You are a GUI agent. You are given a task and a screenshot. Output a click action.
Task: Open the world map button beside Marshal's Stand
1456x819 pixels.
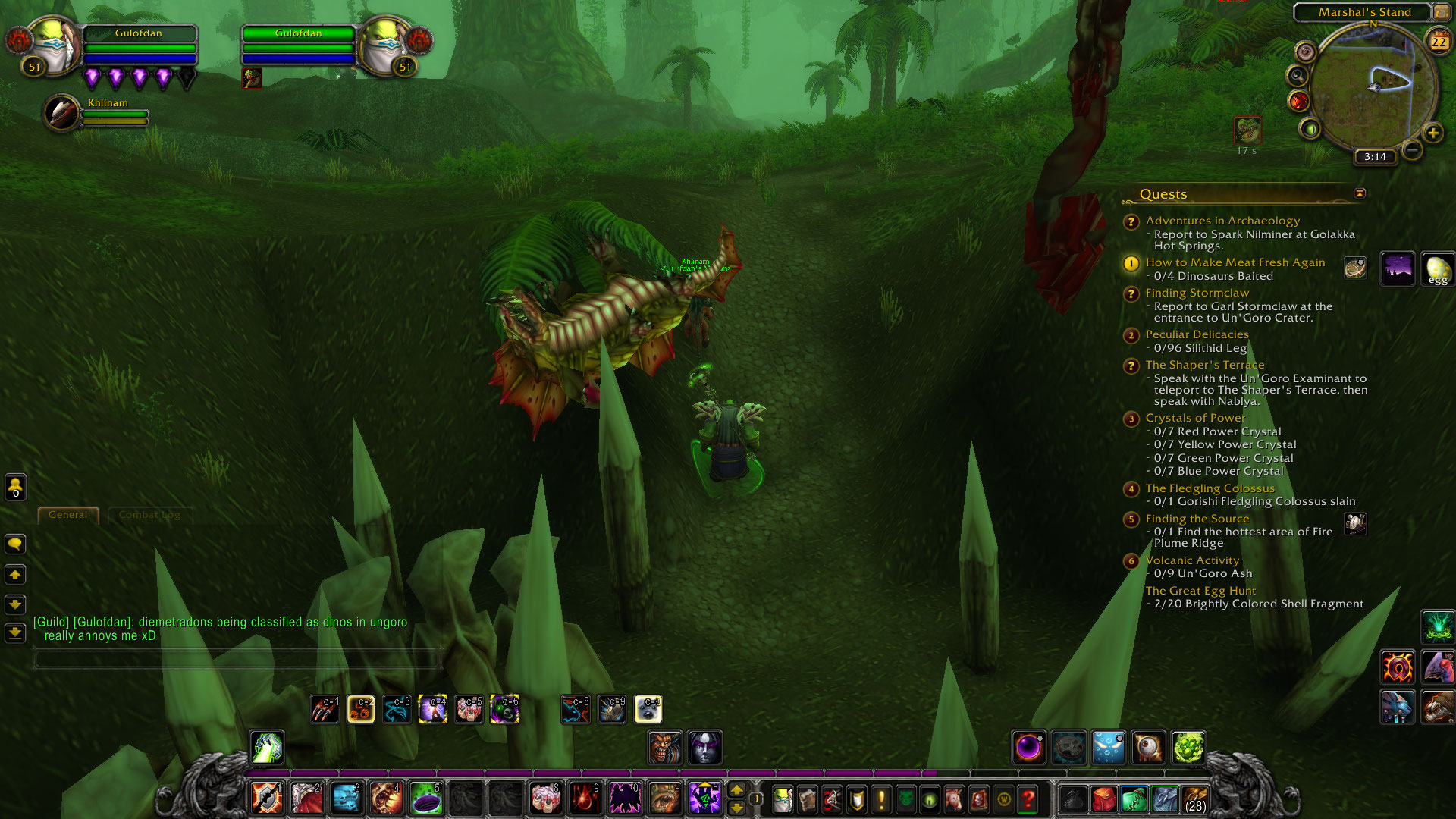[x=1441, y=12]
